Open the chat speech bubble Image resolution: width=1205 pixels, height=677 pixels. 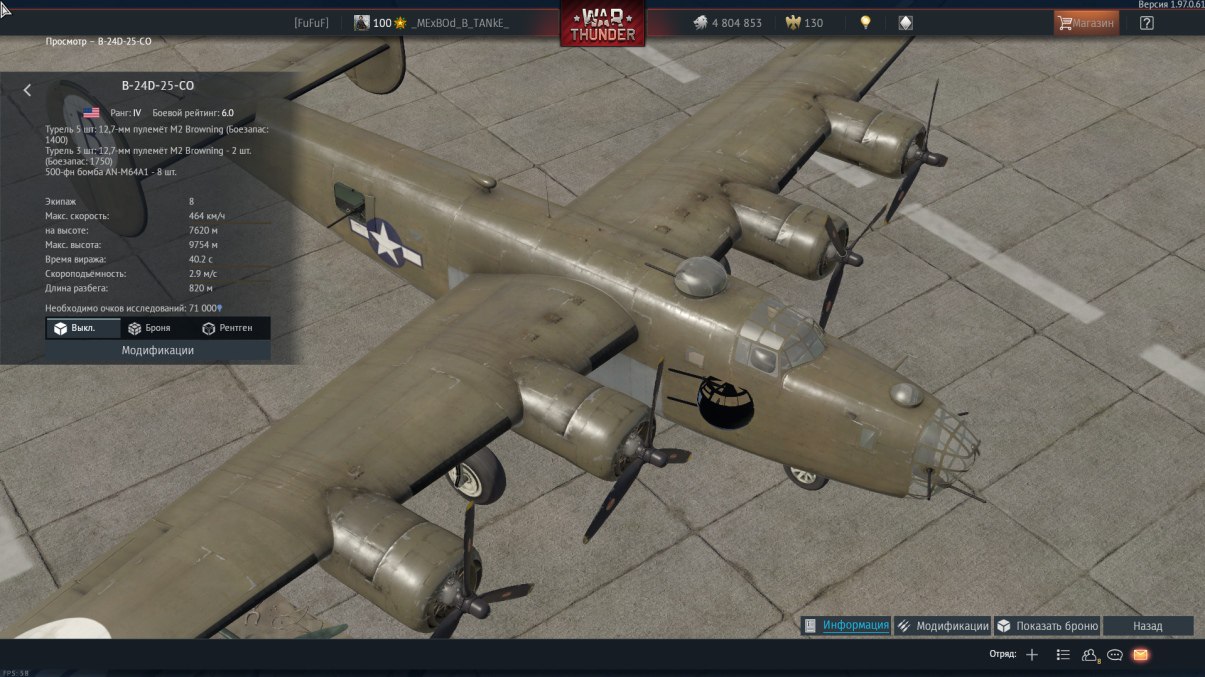tap(1115, 655)
